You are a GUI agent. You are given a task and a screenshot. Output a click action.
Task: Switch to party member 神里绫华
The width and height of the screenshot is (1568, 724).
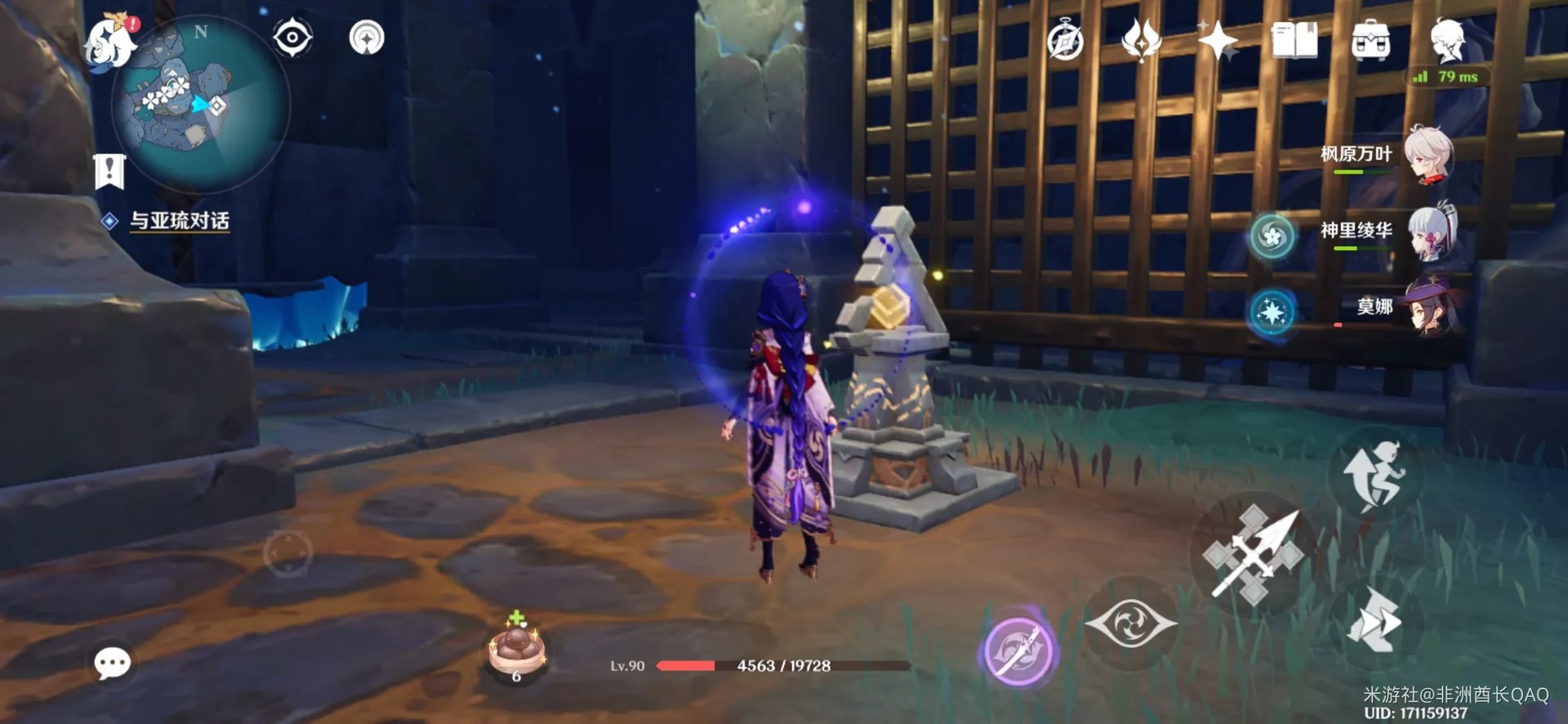[1428, 232]
